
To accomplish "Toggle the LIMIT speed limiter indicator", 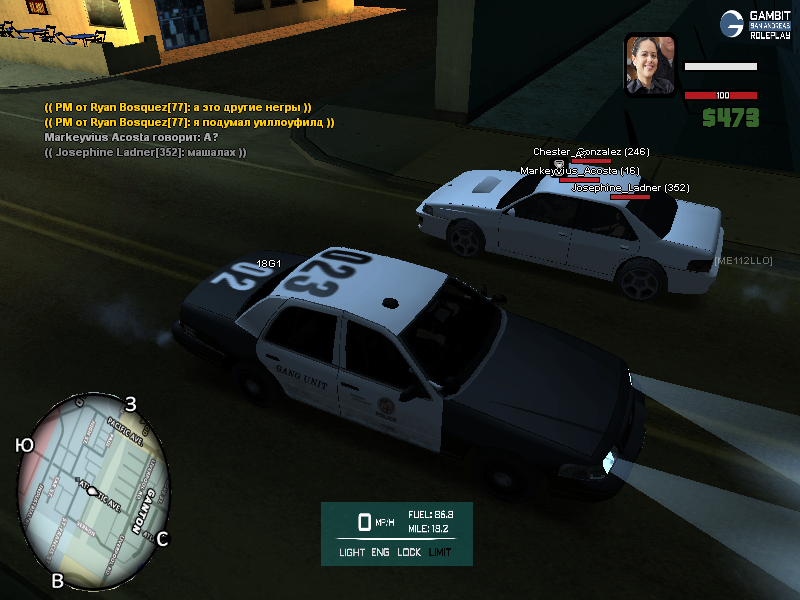I will click(x=440, y=552).
